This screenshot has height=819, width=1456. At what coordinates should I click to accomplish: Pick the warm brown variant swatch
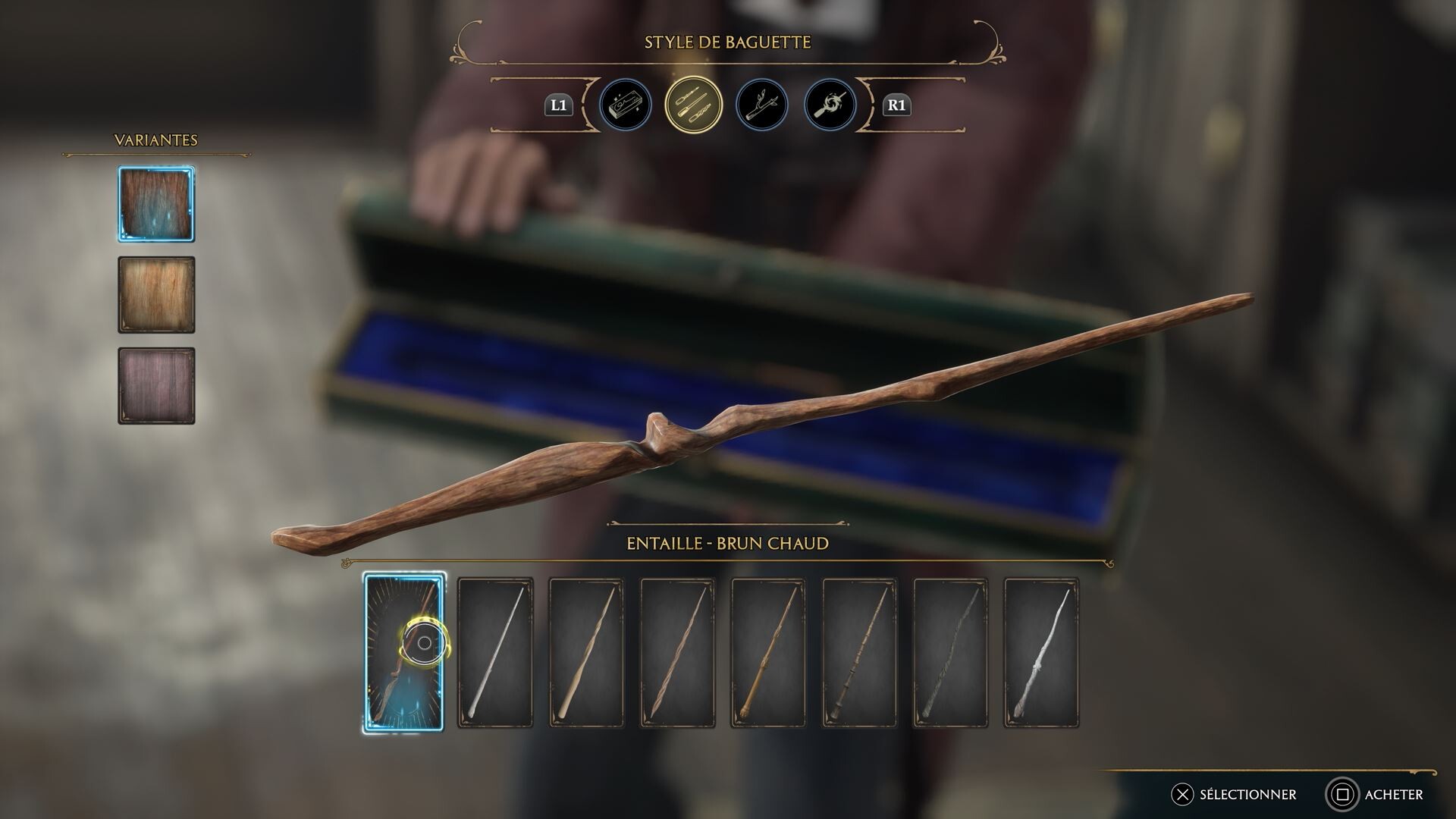(x=155, y=294)
